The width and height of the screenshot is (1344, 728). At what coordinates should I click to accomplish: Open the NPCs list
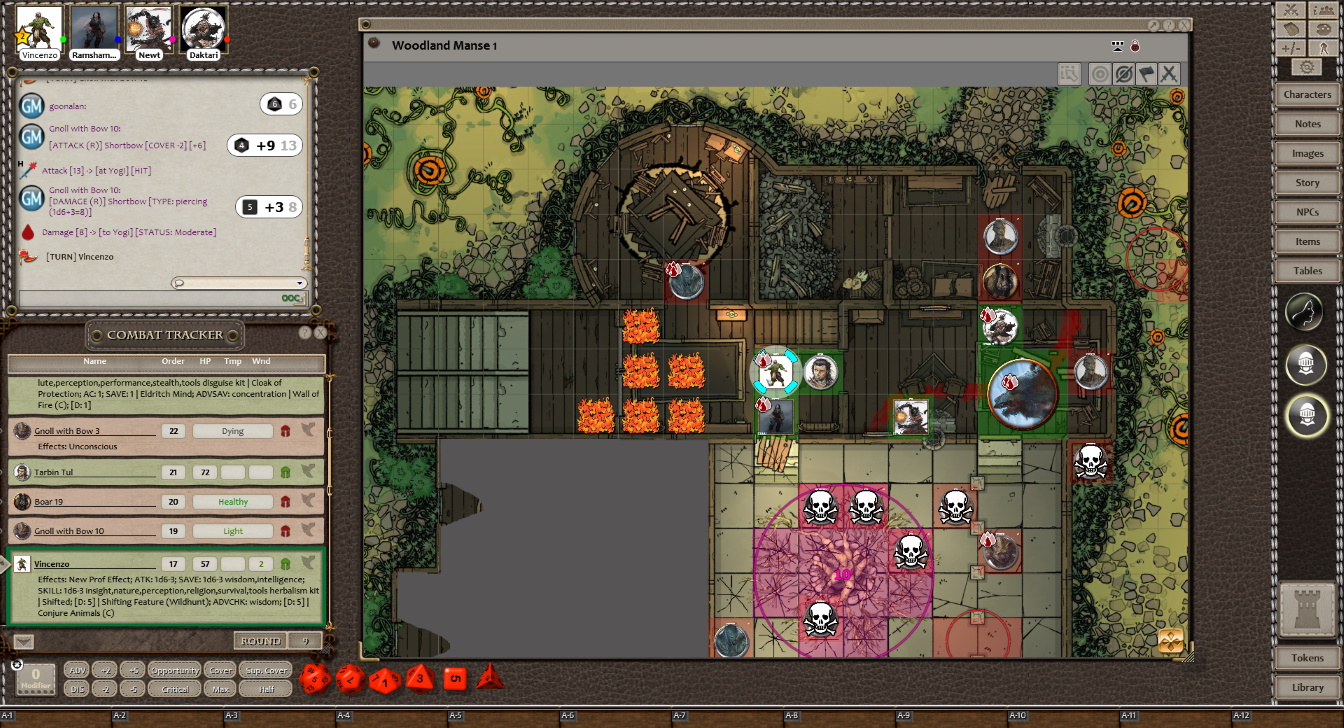pyautogui.click(x=1307, y=212)
